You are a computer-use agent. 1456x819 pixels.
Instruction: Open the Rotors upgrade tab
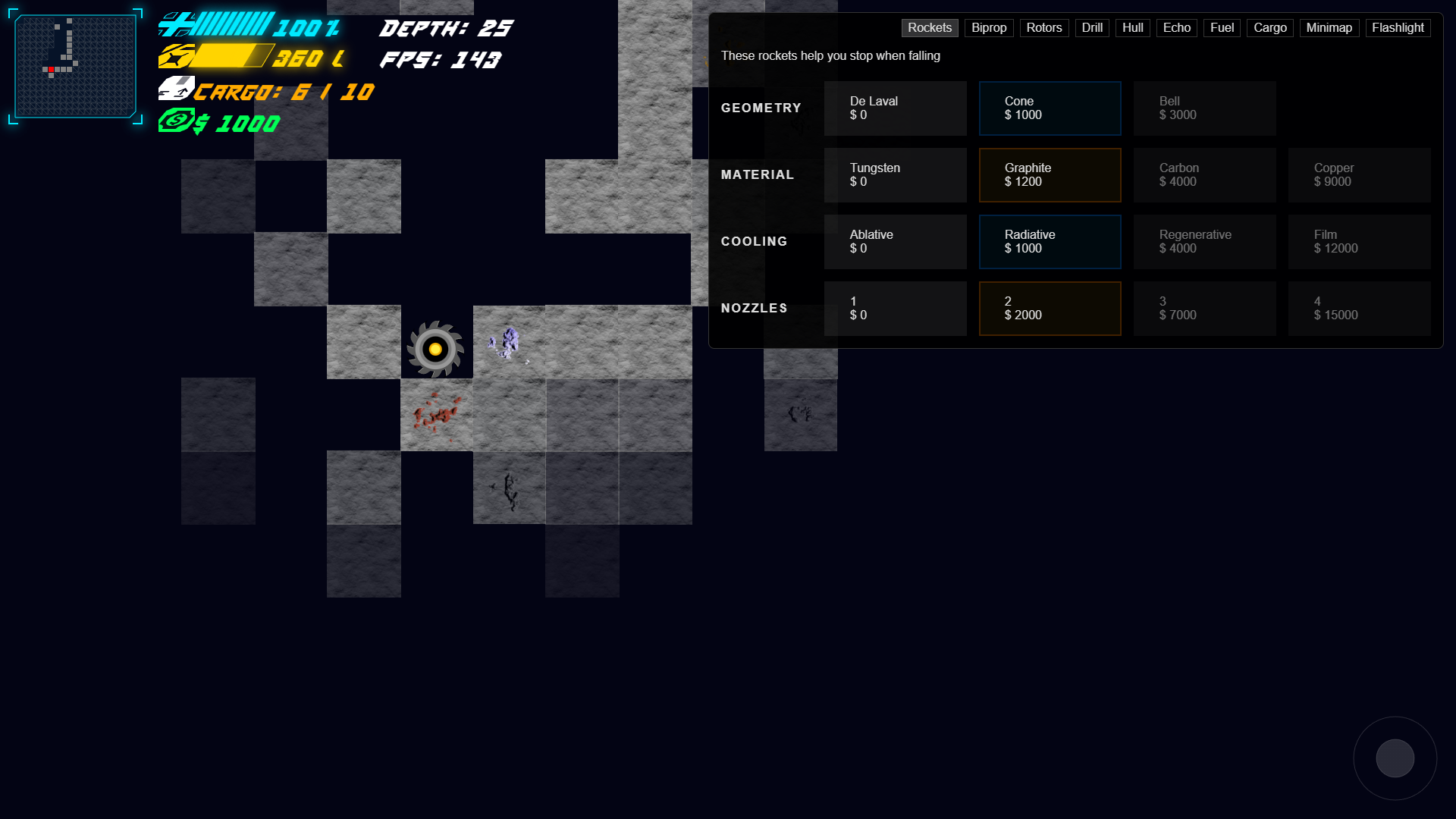[x=1043, y=28]
